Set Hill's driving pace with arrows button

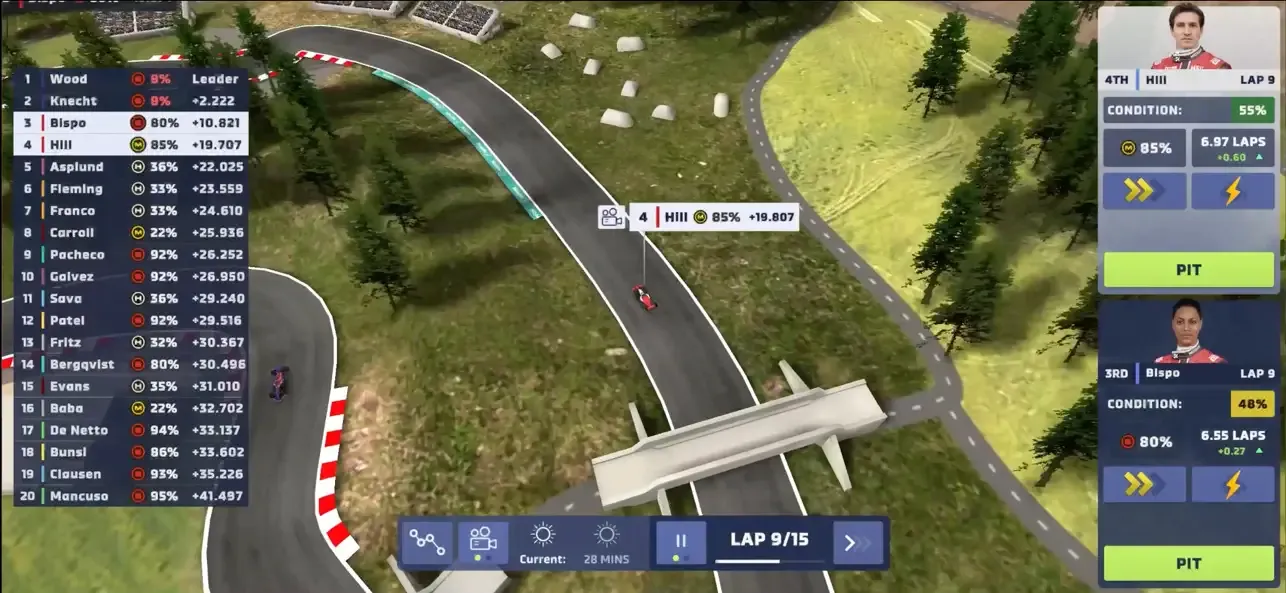pyautogui.click(x=1144, y=191)
